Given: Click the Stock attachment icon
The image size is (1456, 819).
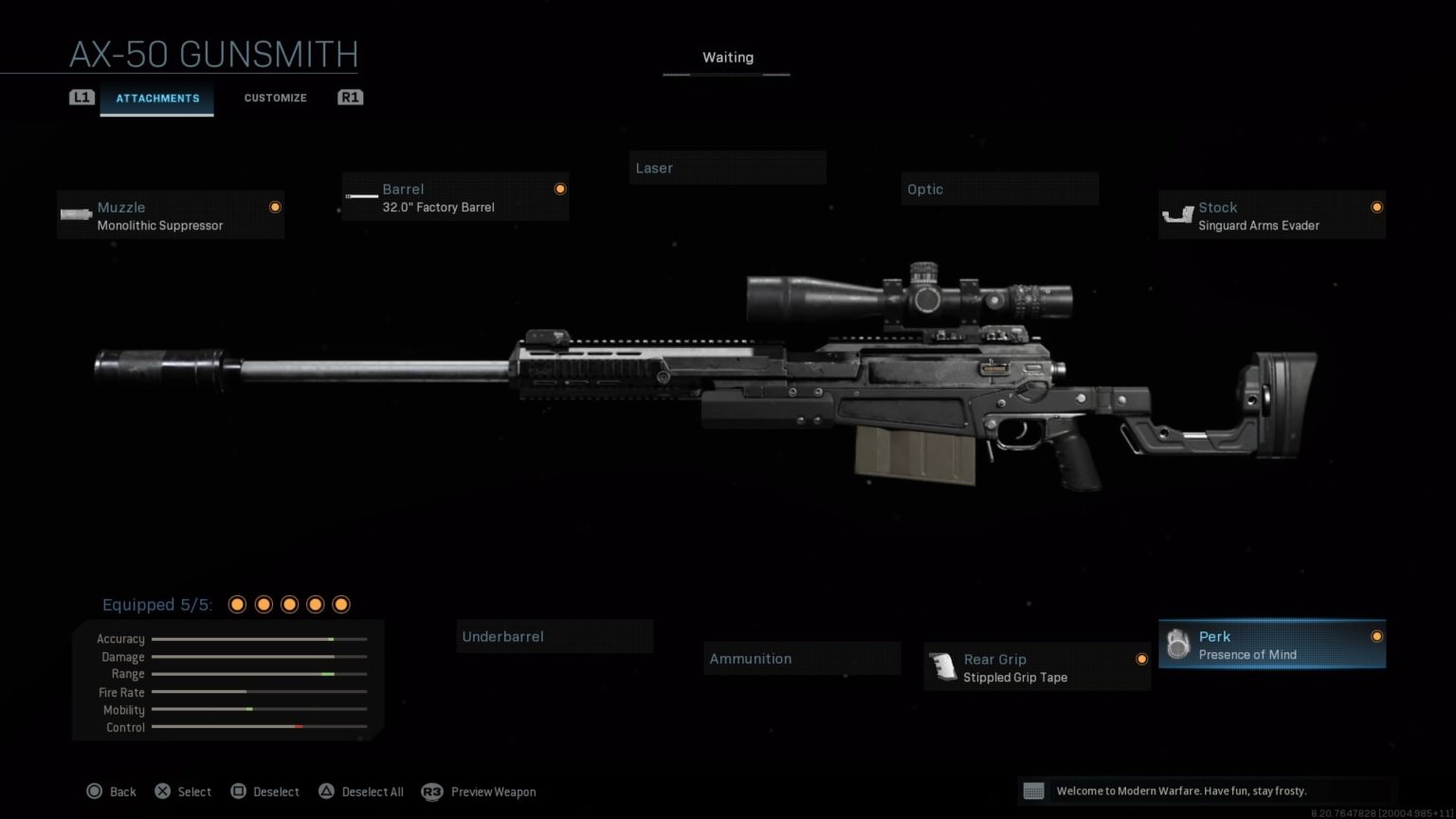Looking at the screenshot, I should tap(1178, 214).
